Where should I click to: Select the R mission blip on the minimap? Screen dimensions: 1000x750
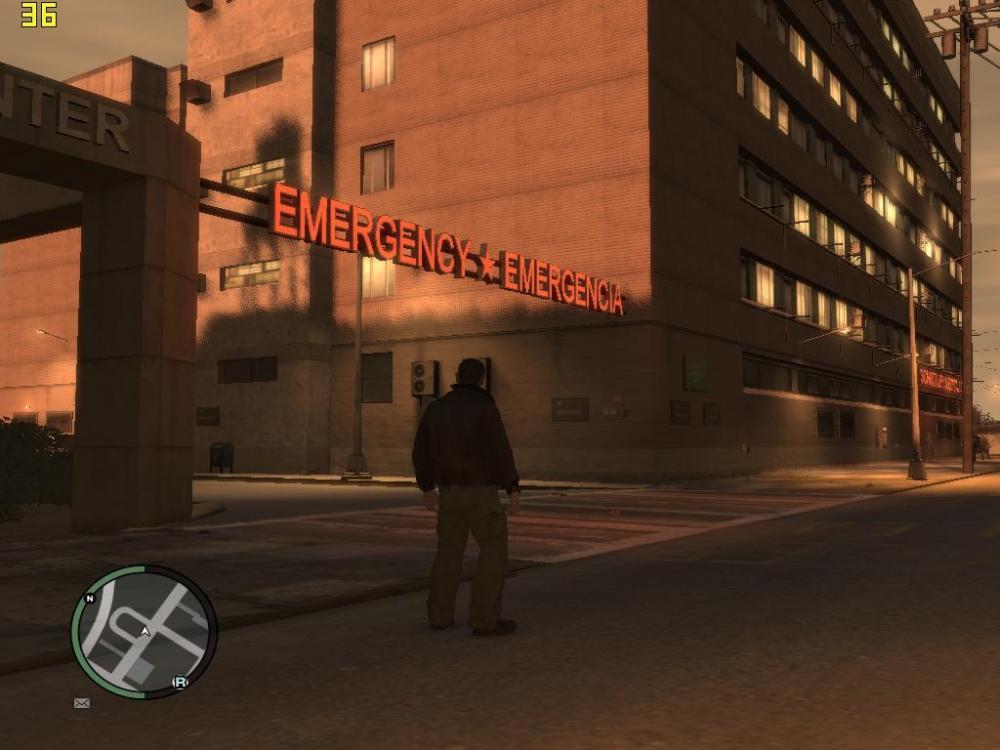181,682
